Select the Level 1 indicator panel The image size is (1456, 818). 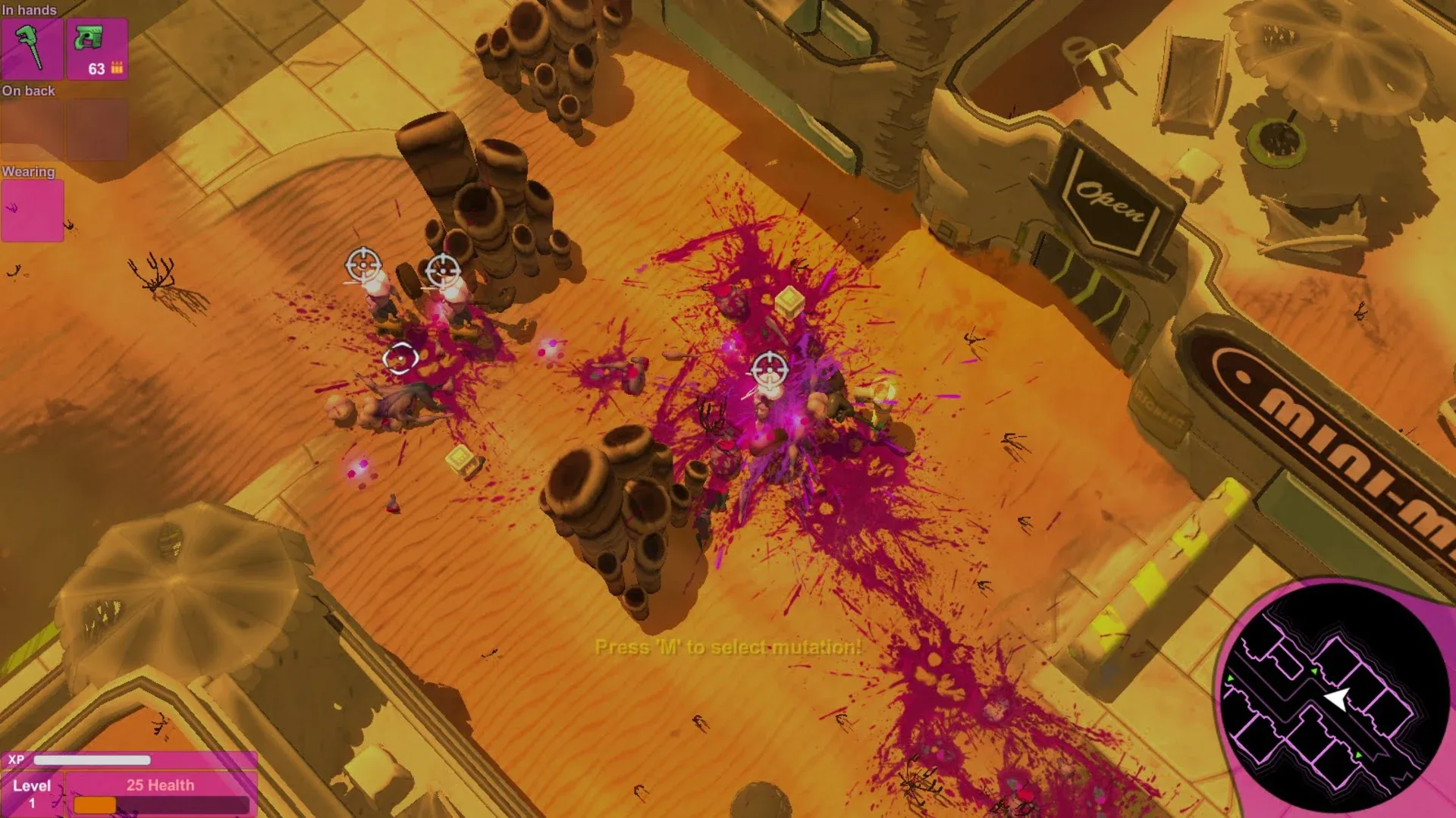[x=32, y=792]
